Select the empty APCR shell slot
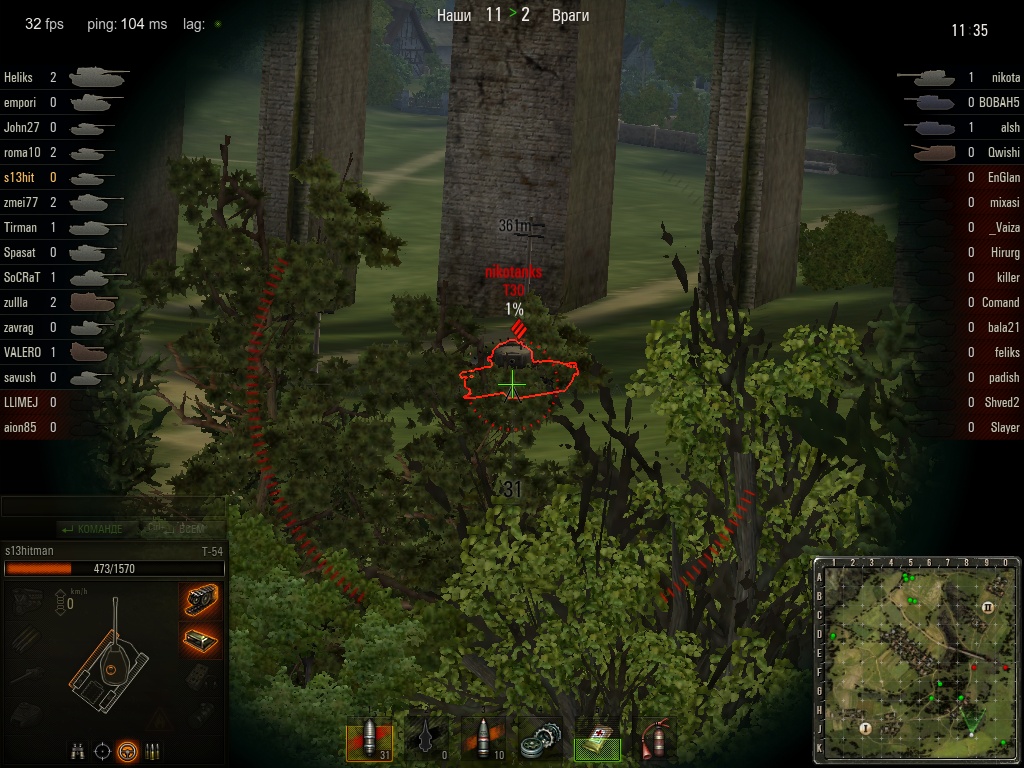The height and width of the screenshot is (768, 1024). tap(425, 739)
